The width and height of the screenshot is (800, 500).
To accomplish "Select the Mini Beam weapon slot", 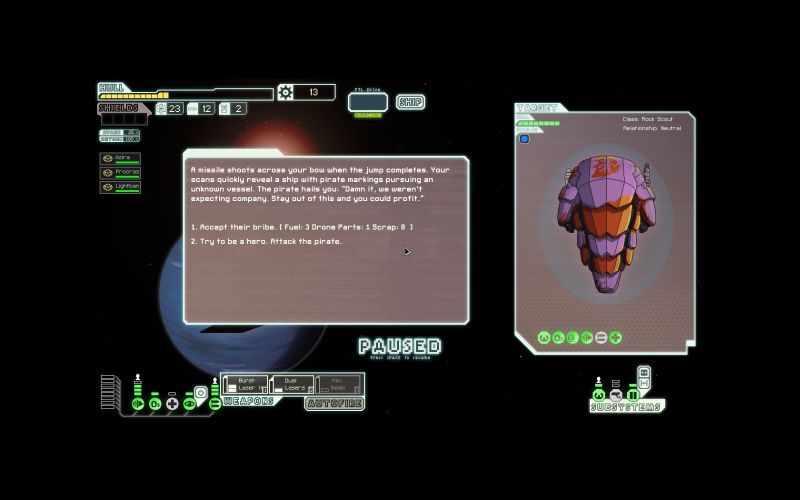I will click(338, 383).
